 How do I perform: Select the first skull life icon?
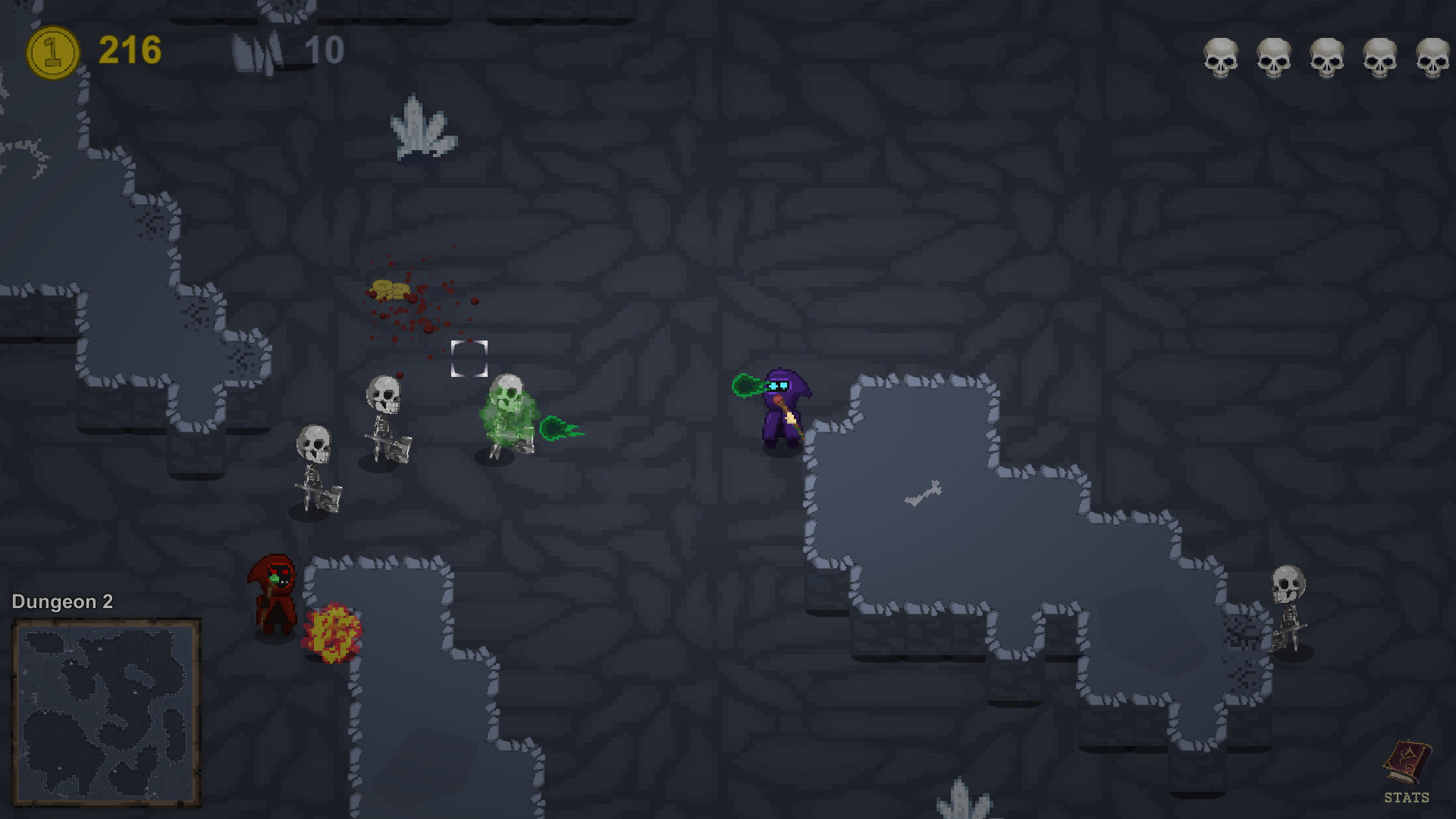1222,57
